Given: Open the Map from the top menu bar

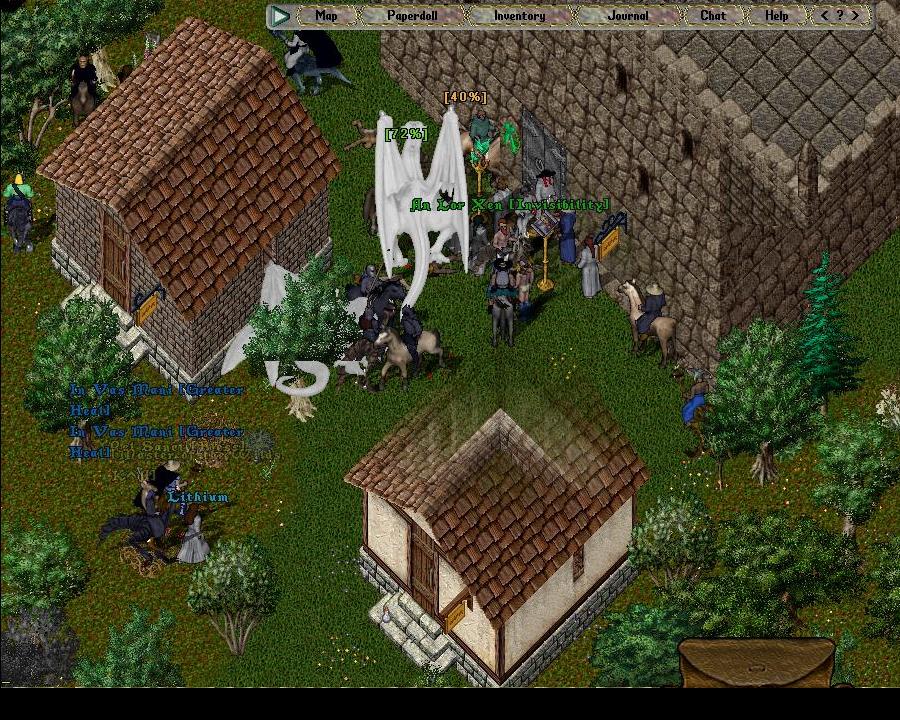Looking at the screenshot, I should pos(326,15).
